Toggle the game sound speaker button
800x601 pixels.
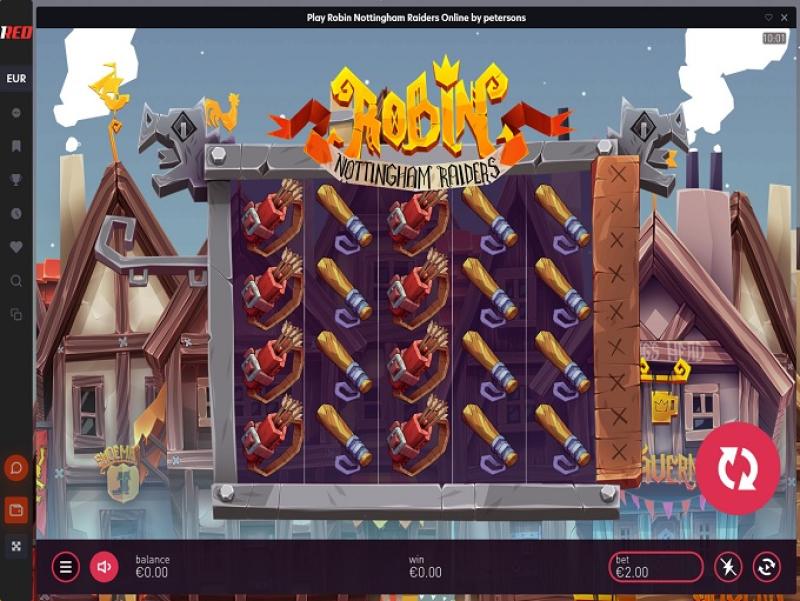(x=104, y=567)
